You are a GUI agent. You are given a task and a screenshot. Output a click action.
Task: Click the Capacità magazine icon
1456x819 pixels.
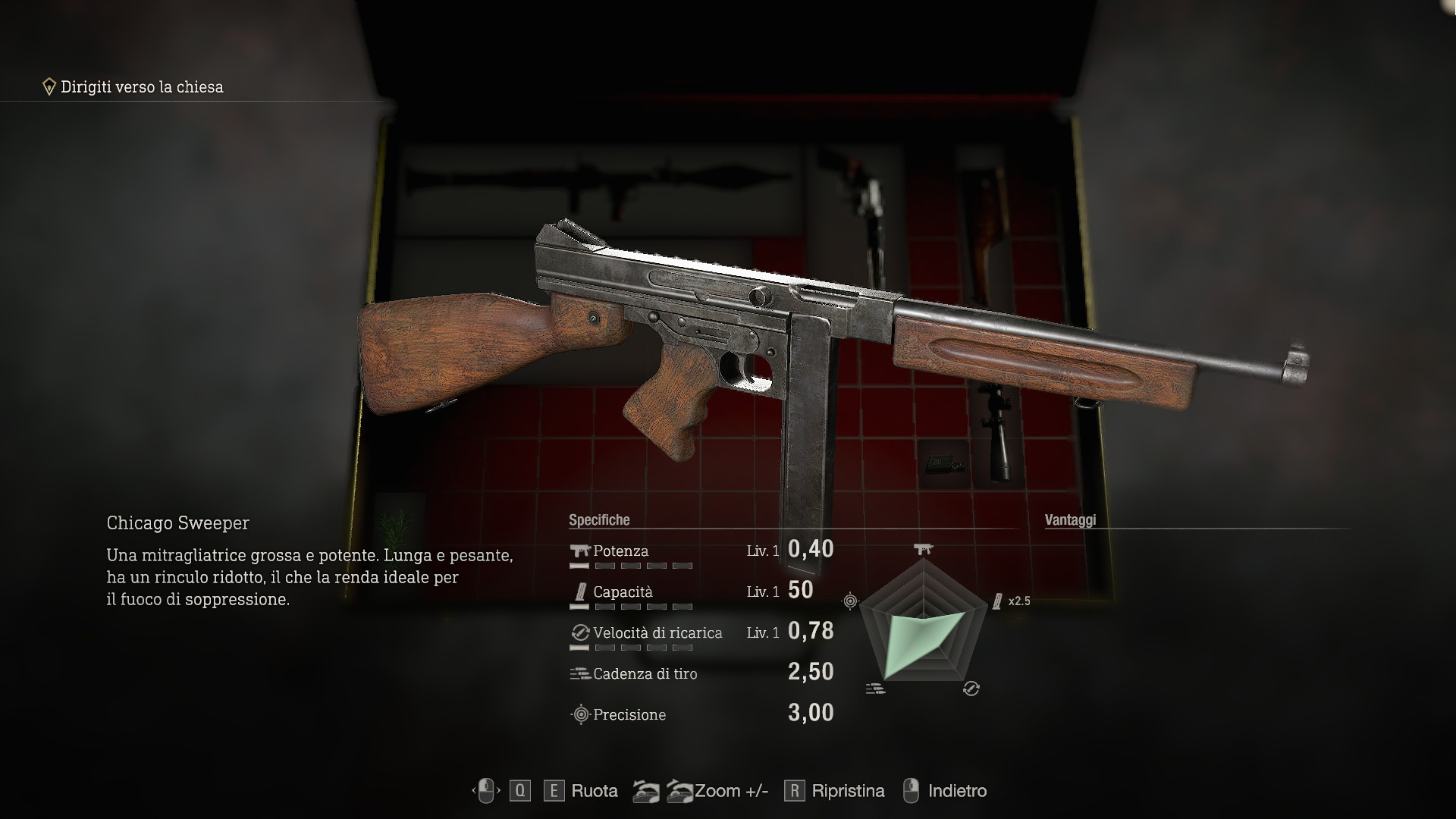click(x=580, y=591)
